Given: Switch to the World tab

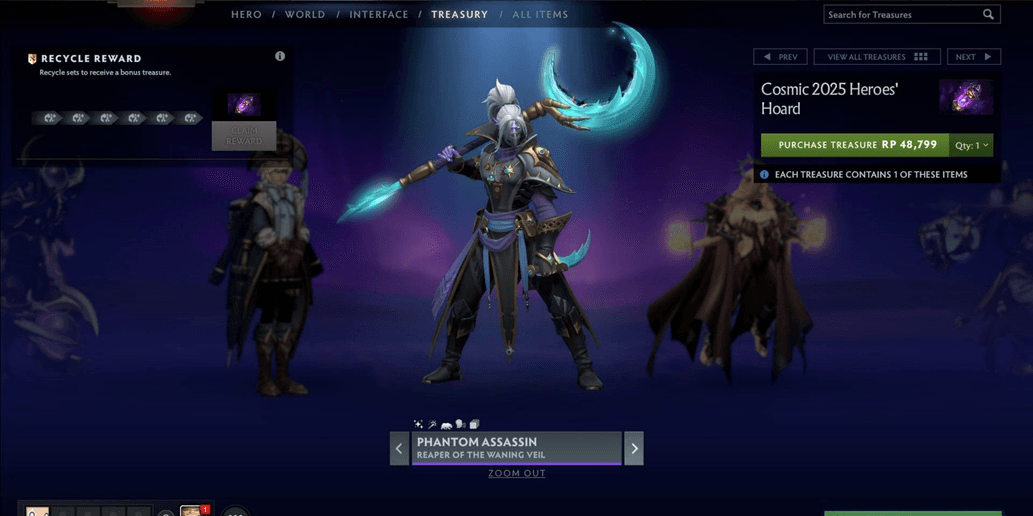Looking at the screenshot, I should point(305,15).
